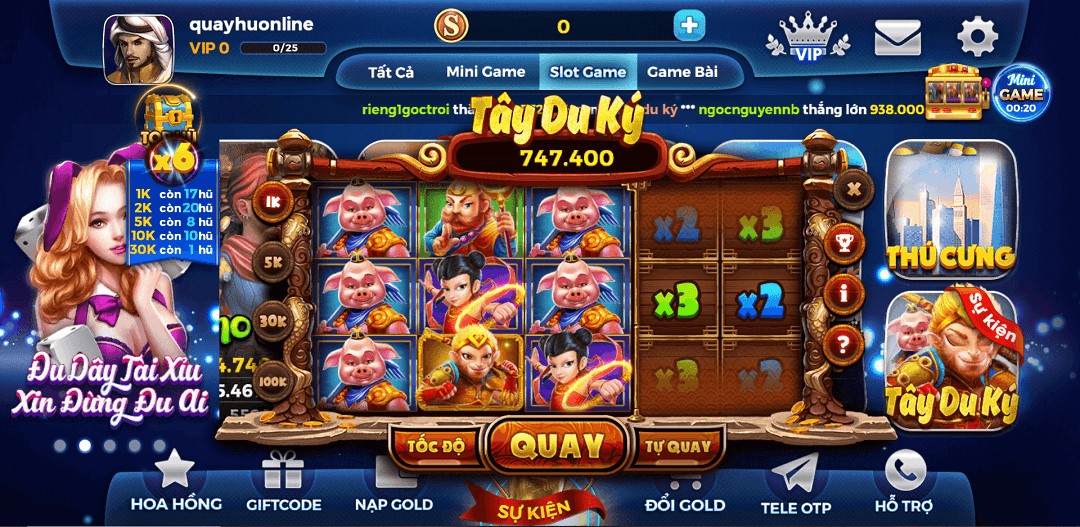Add gold with the plus button
The height and width of the screenshot is (527, 1080).
click(689, 26)
